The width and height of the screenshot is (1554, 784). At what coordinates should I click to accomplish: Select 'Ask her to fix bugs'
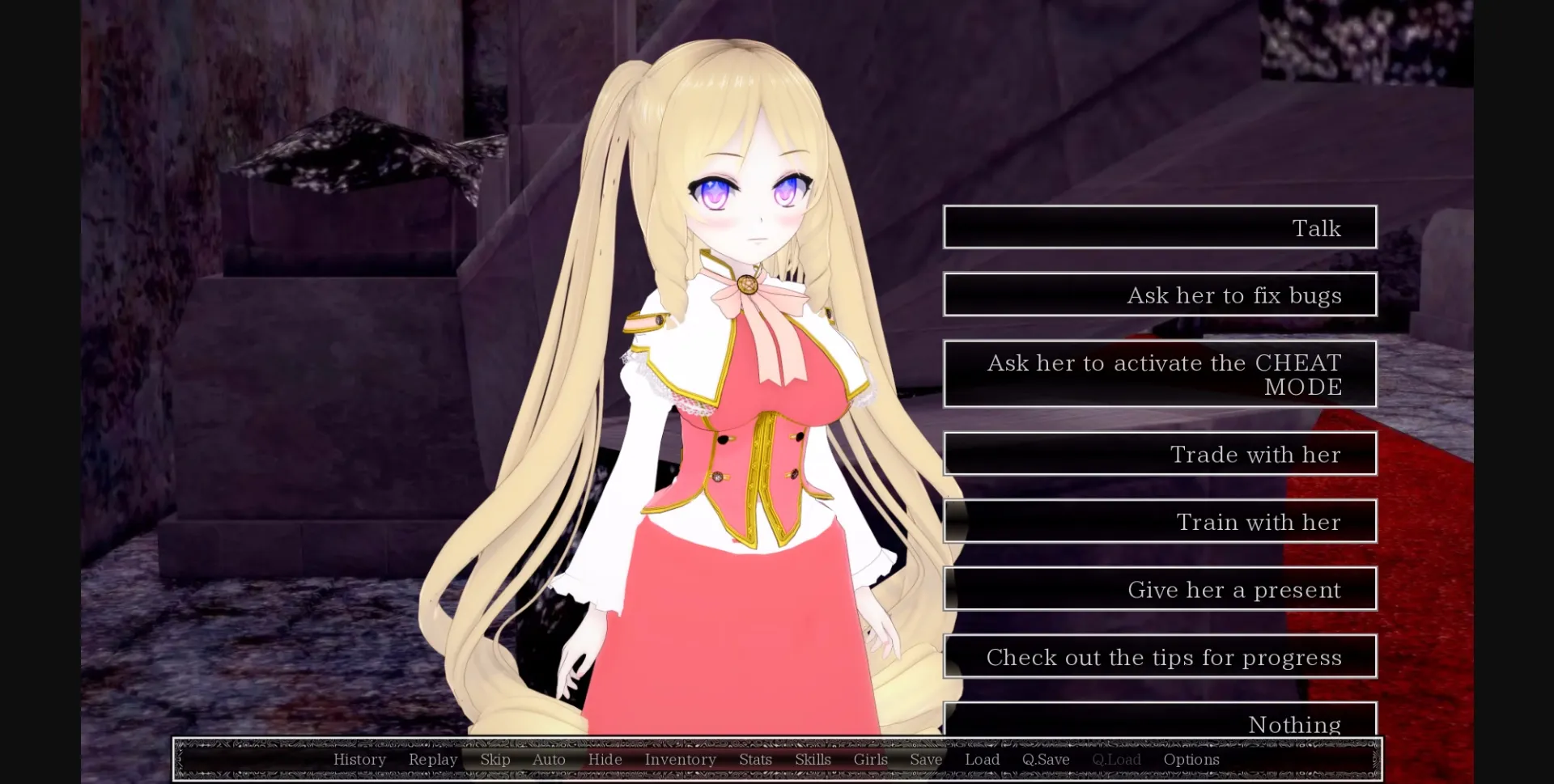pos(1160,295)
